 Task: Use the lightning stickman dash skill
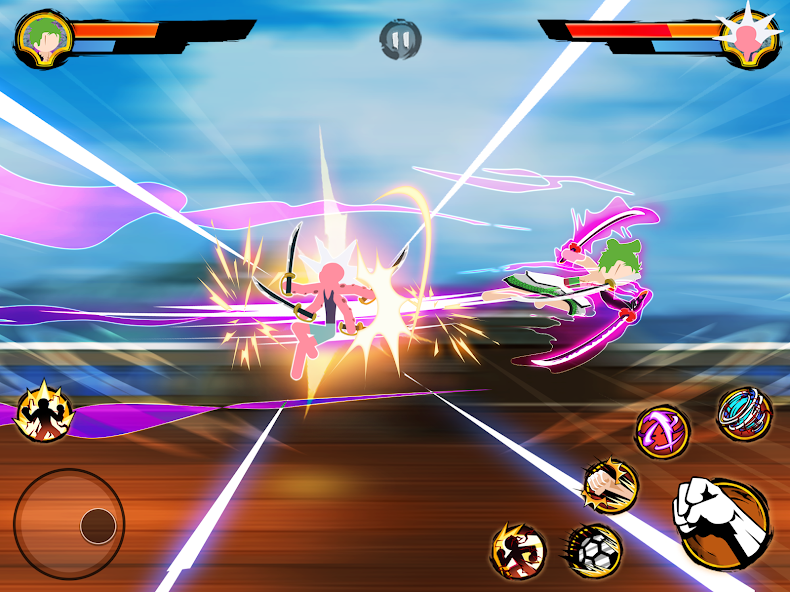(x=518, y=551)
